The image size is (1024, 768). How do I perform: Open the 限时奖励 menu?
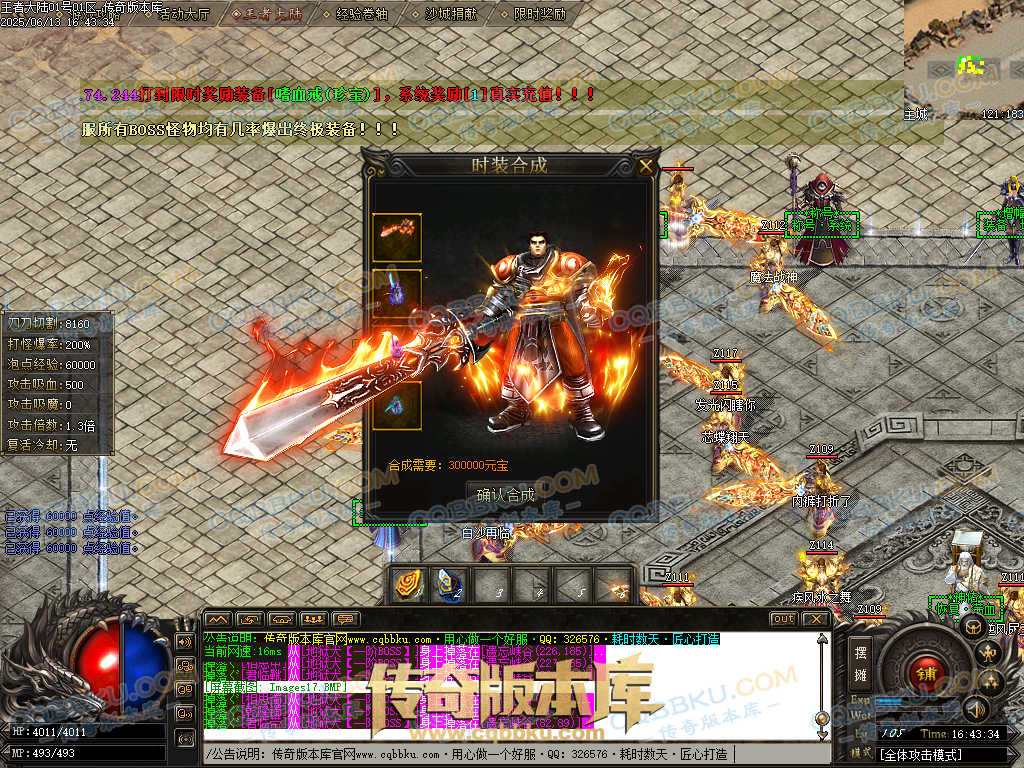[538, 15]
